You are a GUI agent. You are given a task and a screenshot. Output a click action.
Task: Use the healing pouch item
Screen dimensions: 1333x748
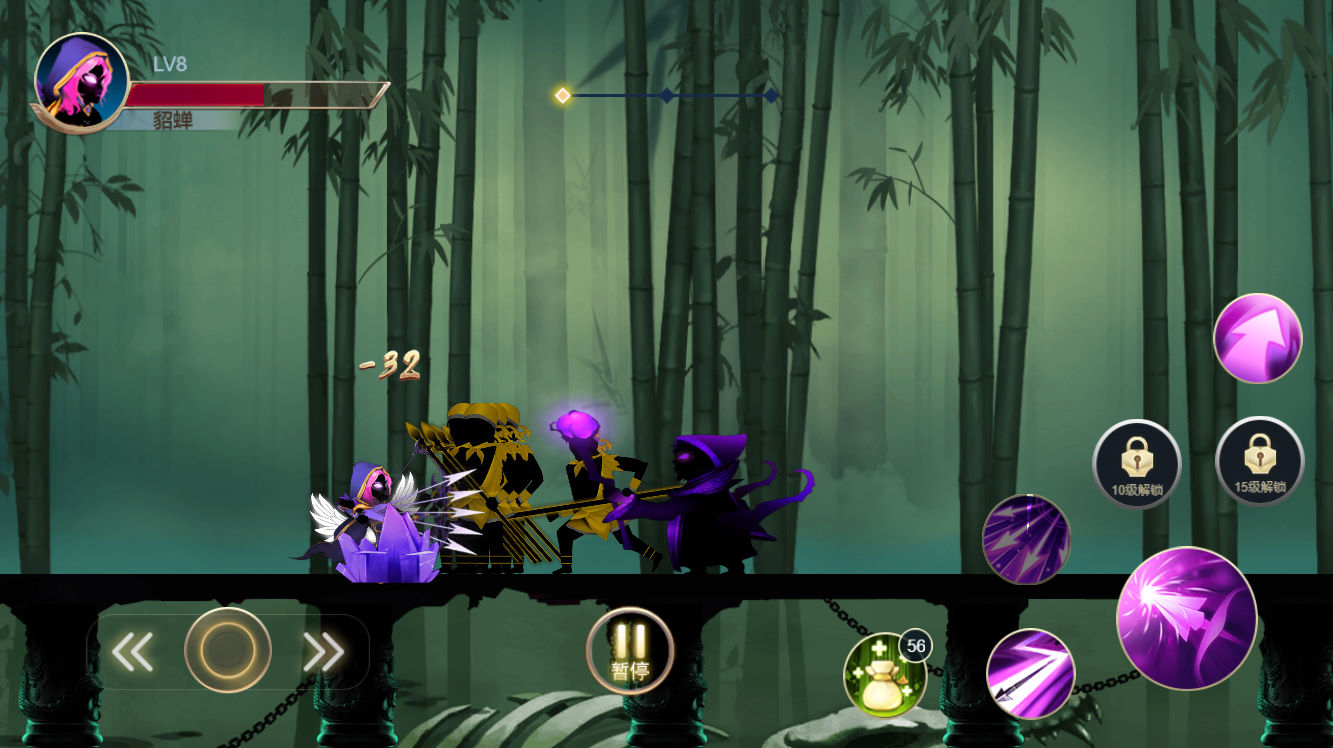pyautogui.click(x=883, y=675)
